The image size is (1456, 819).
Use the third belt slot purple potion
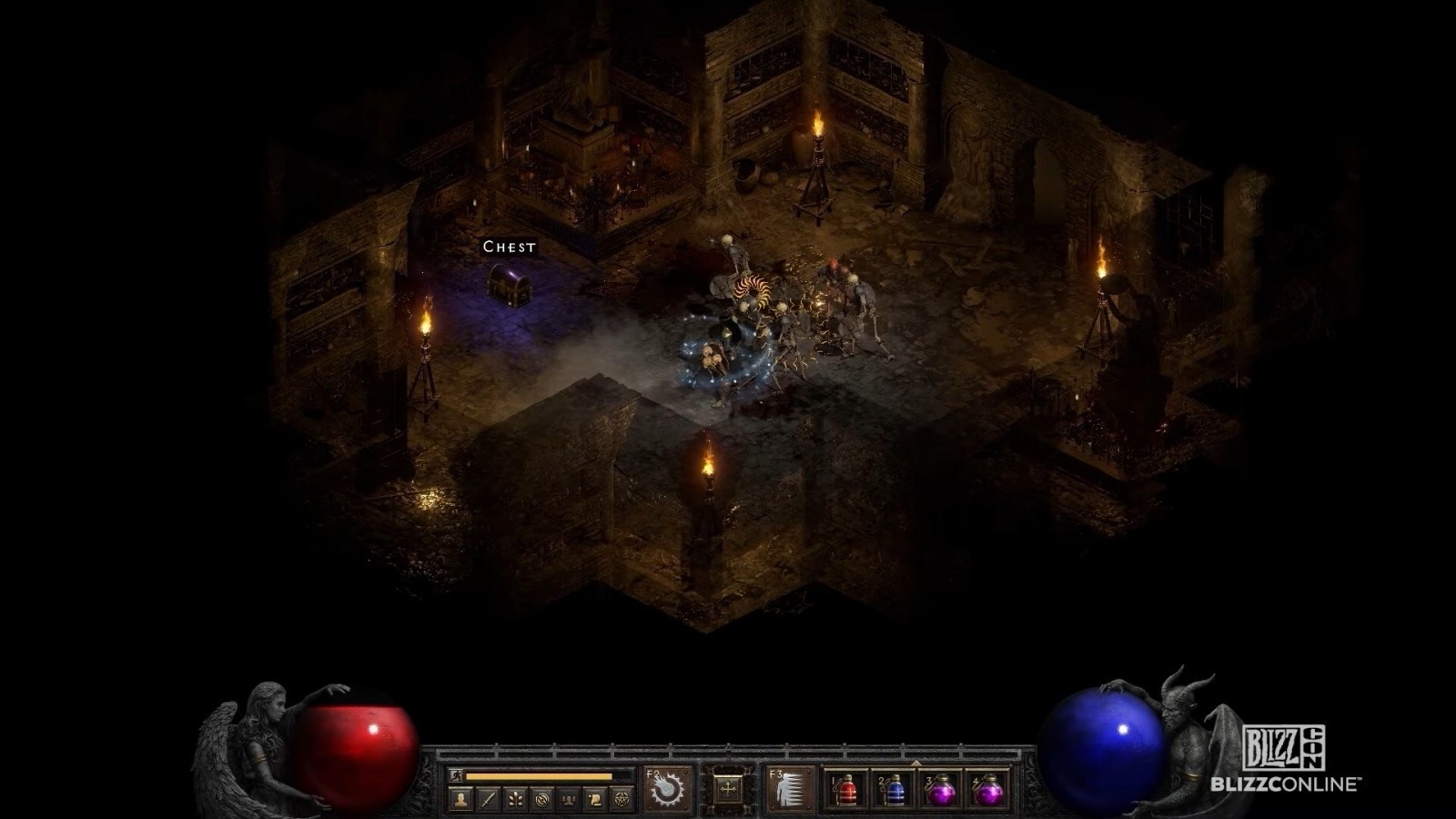[x=942, y=790]
